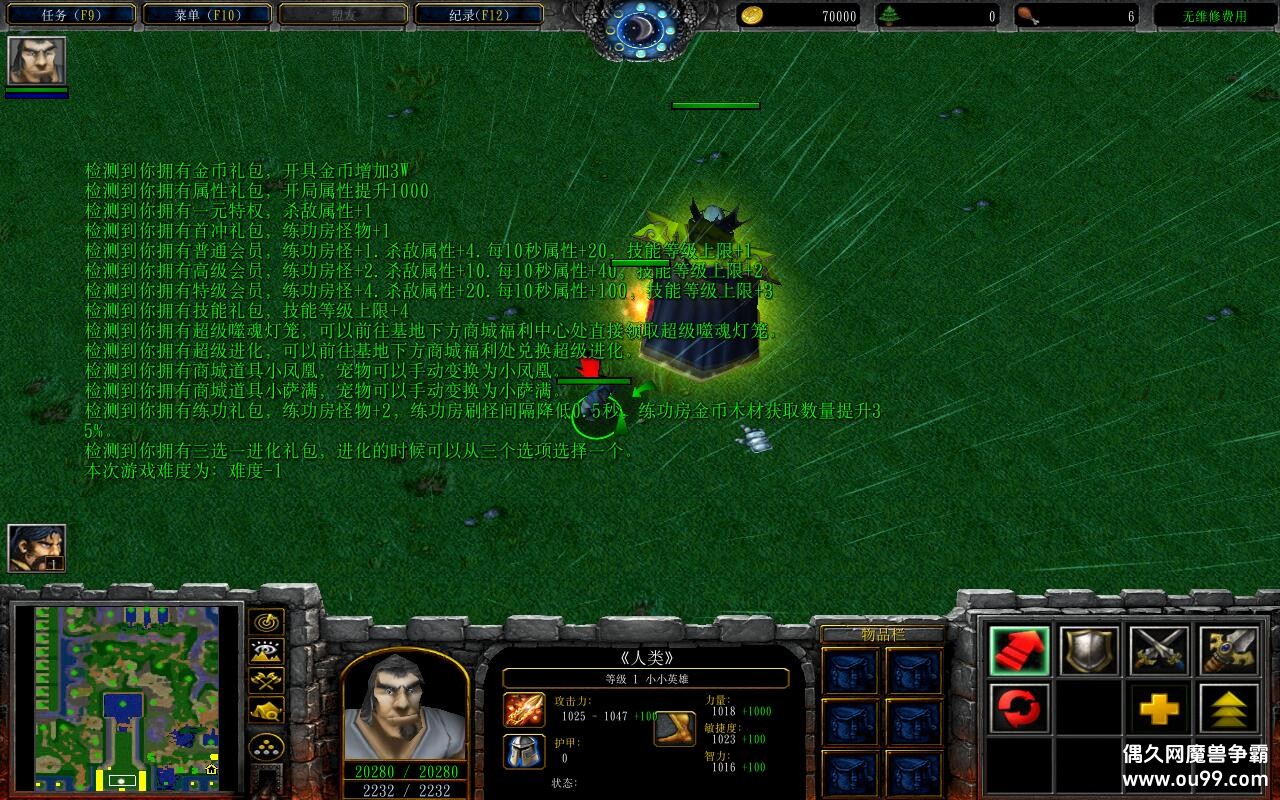Screen dimensions: 1280x800
Task: Select the crossed swords attack command
Action: click(1158, 650)
